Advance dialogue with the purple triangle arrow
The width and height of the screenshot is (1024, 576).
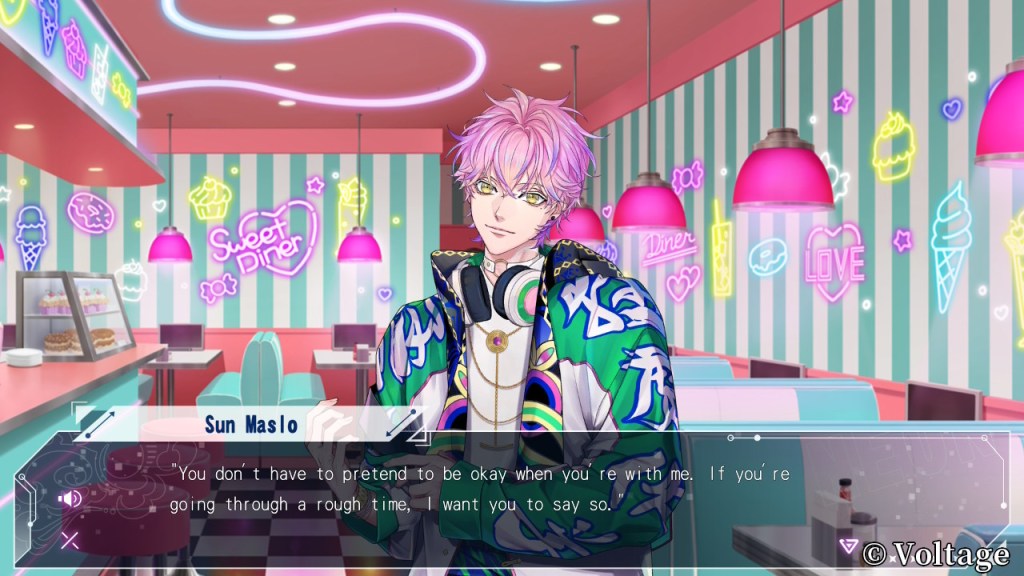[x=848, y=546]
